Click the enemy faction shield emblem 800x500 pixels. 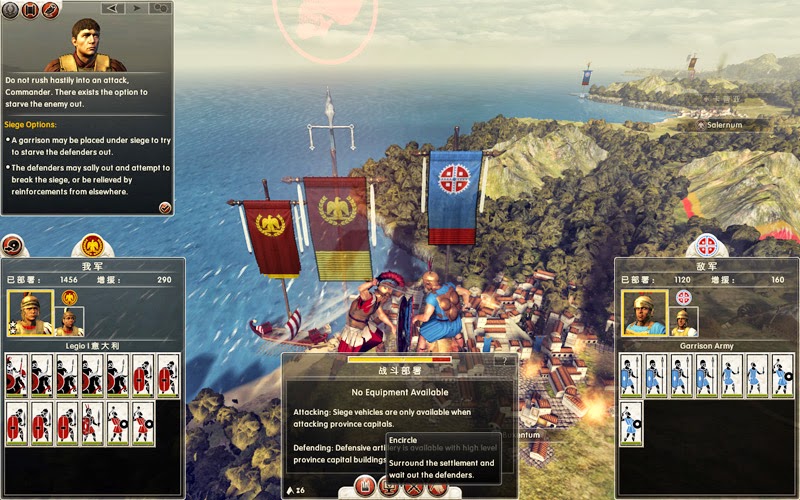click(707, 244)
